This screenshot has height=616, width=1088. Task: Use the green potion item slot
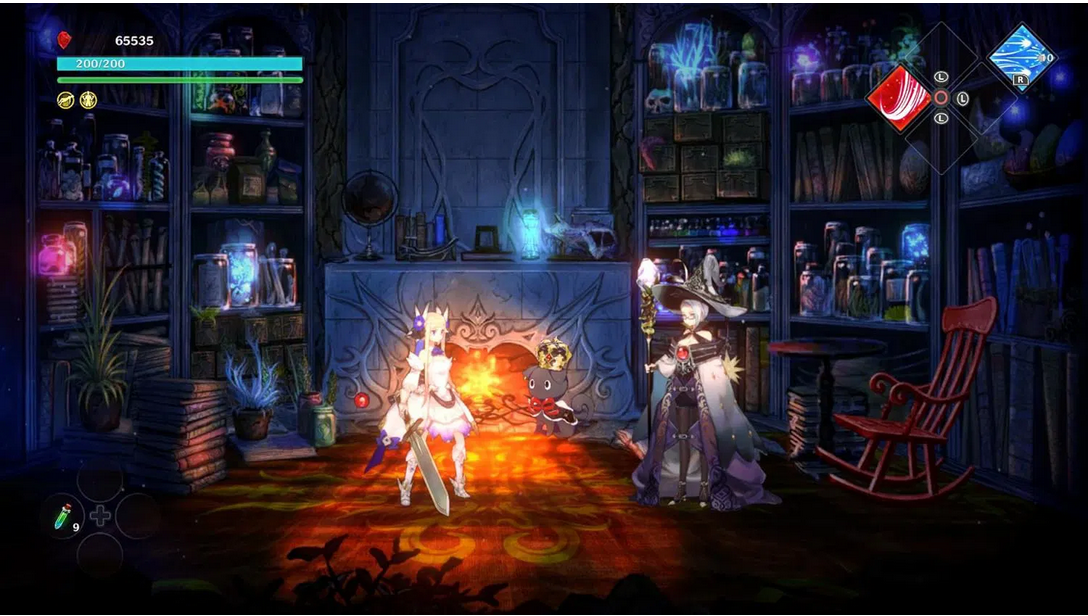click(65, 518)
